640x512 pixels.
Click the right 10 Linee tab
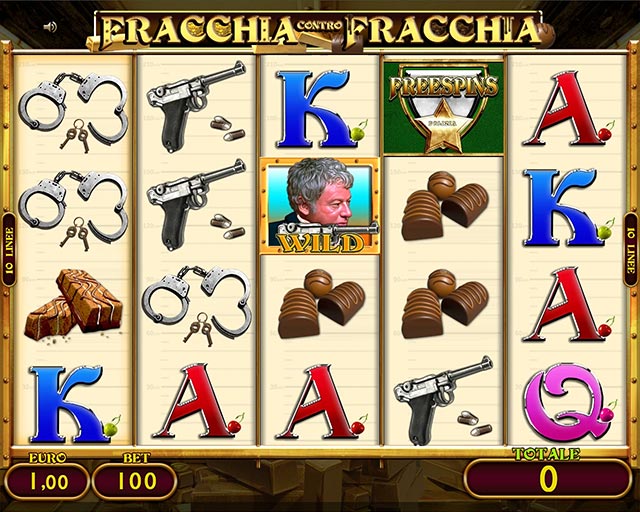(631, 249)
